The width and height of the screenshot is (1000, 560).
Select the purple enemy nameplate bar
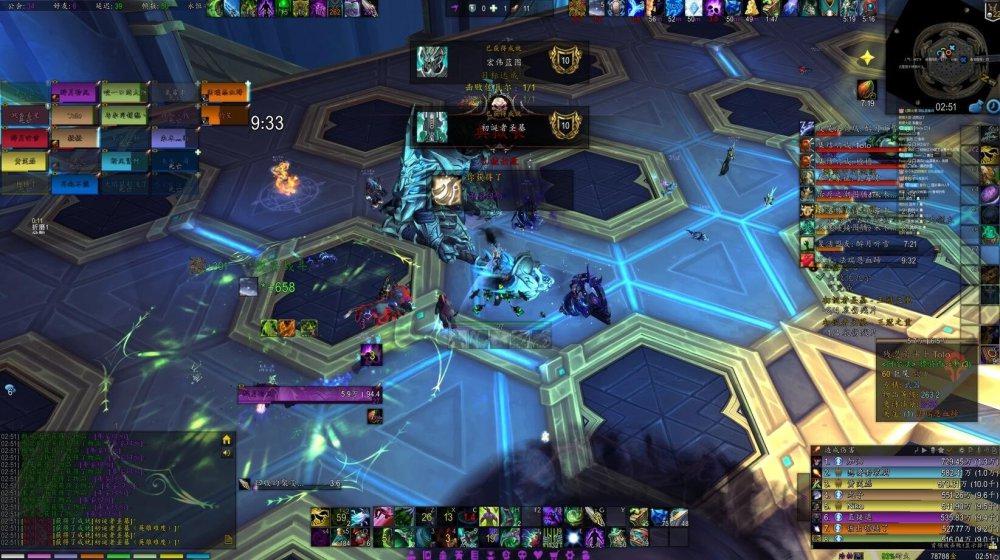point(309,395)
